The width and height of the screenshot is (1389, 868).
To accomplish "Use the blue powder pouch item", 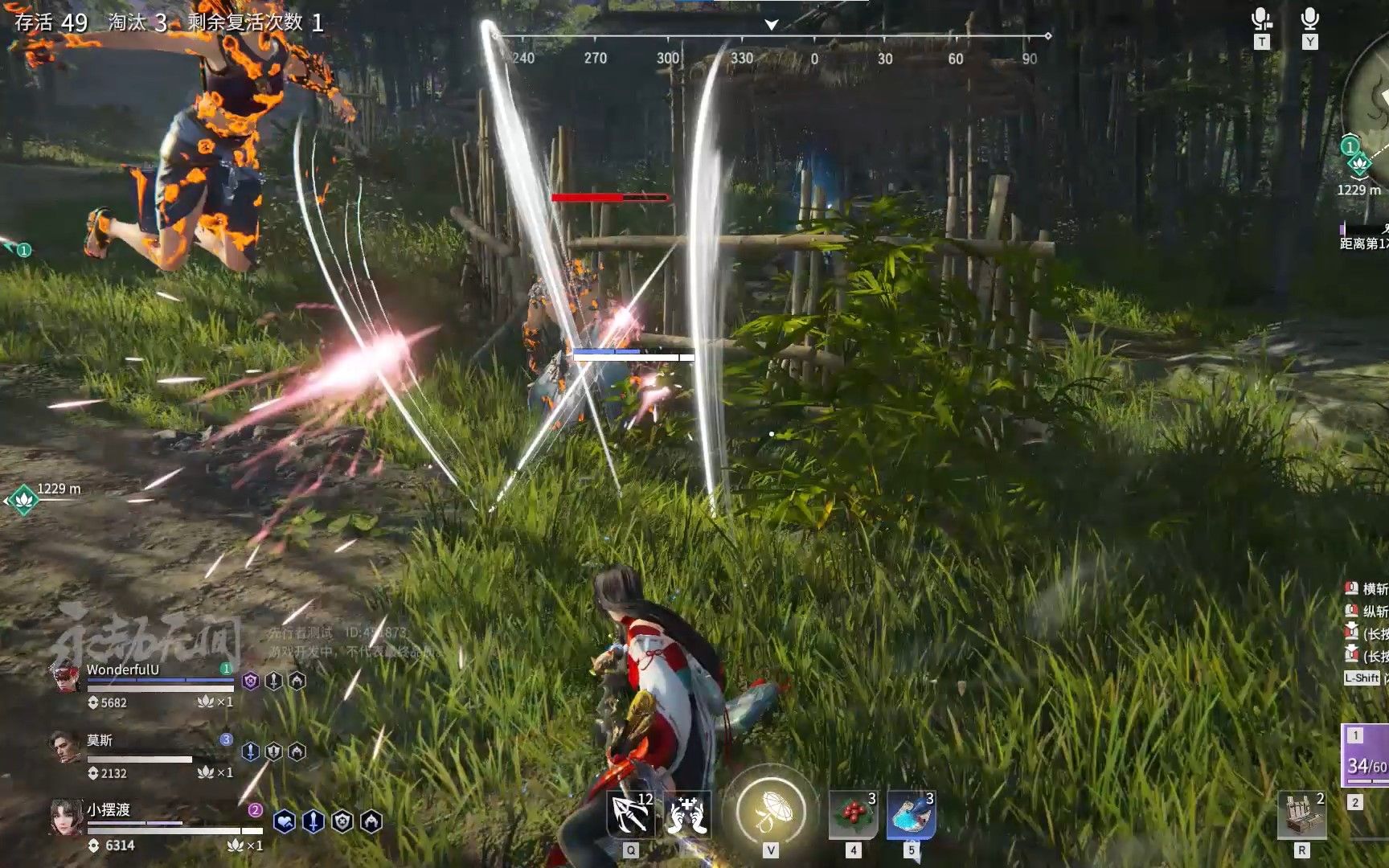I will [911, 815].
